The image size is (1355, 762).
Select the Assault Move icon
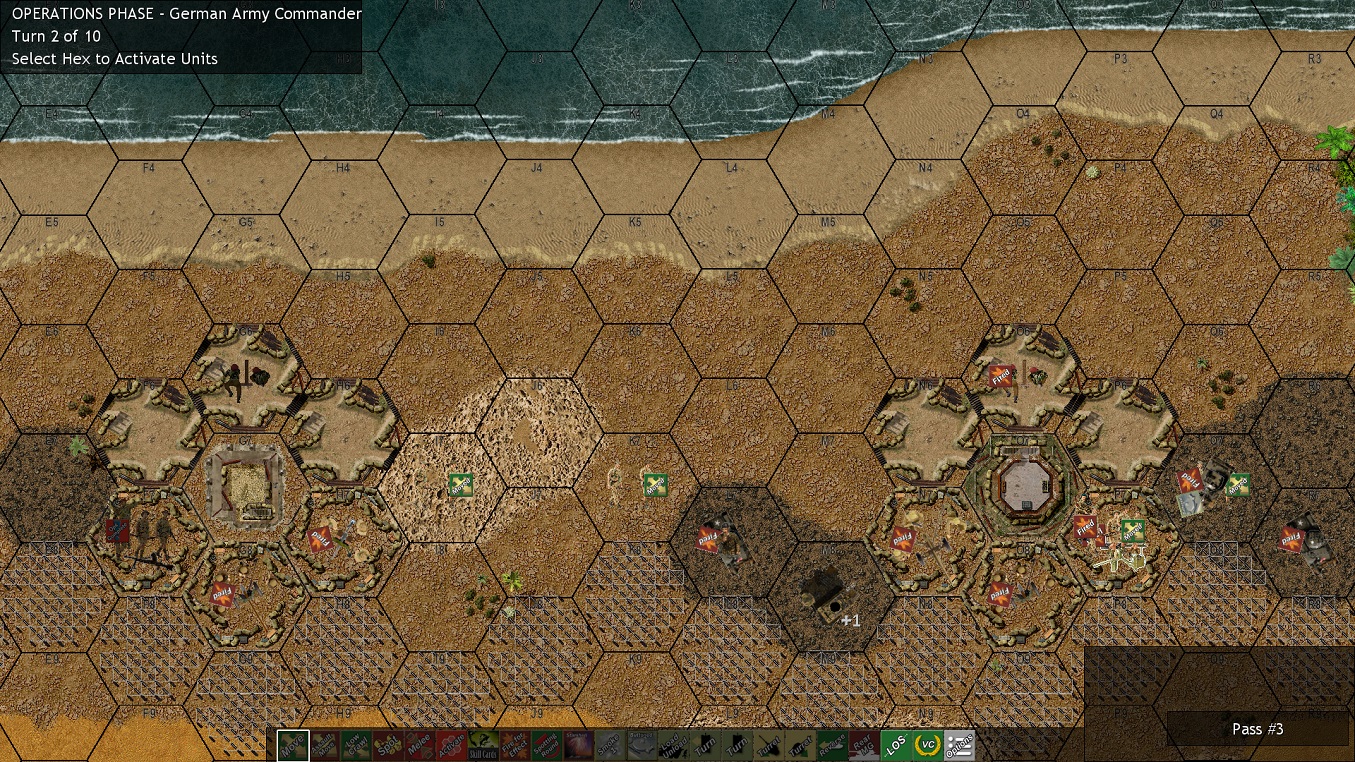[x=323, y=745]
